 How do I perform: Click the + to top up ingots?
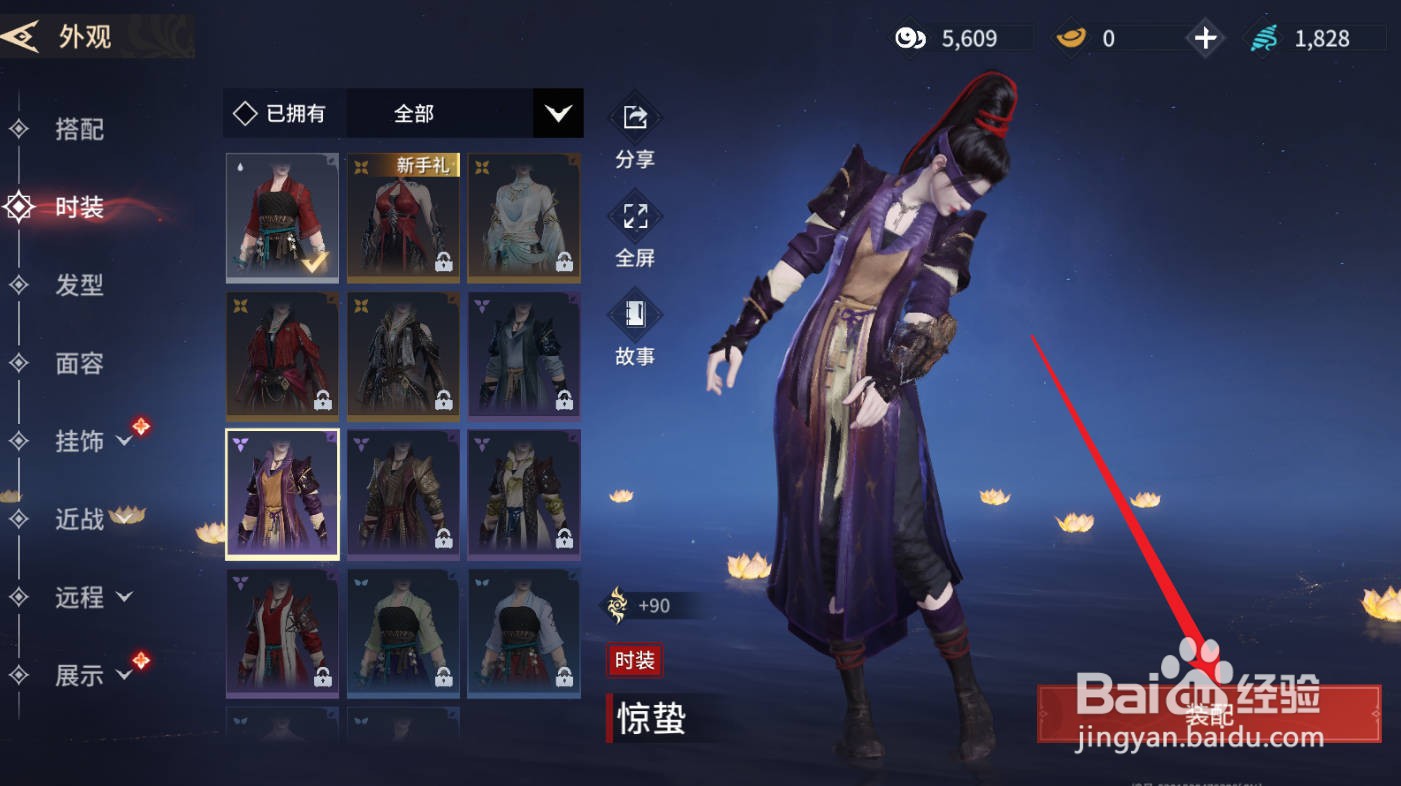(1205, 38)
